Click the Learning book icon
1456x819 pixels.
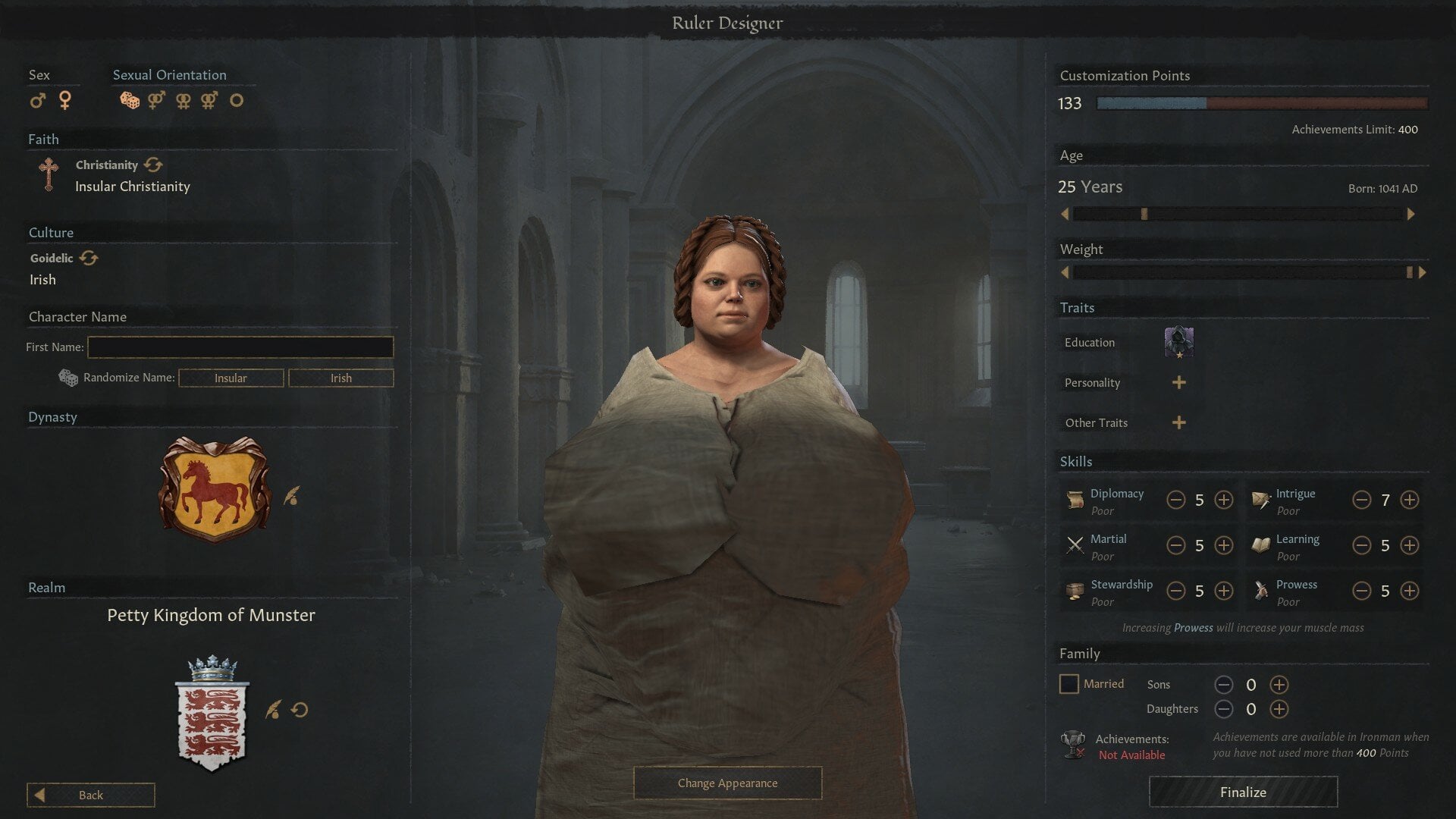click(x=1261, y=544)
